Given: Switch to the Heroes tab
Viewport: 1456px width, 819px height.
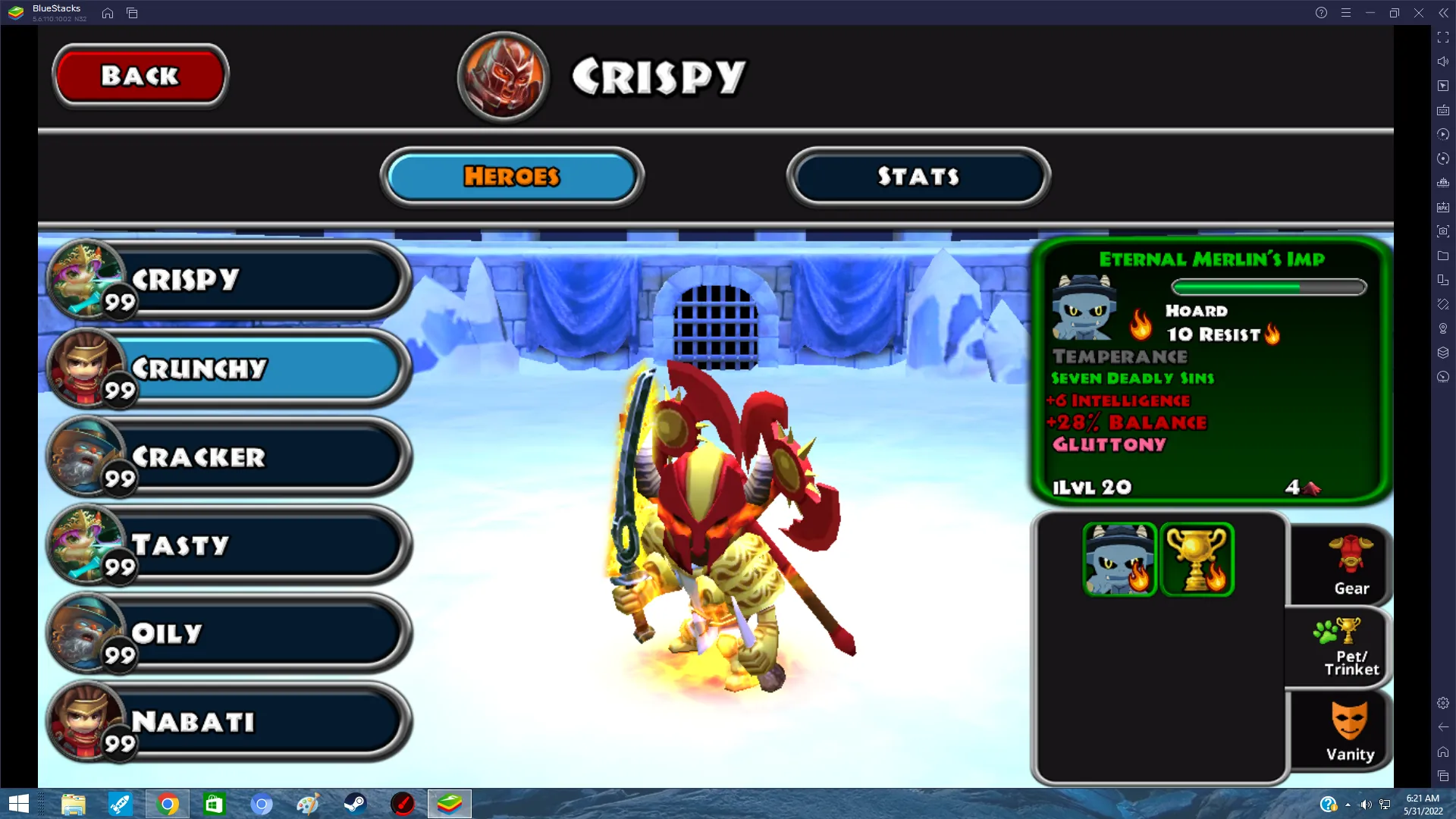Looking at the screenshot, I should (x=512, y=177).
